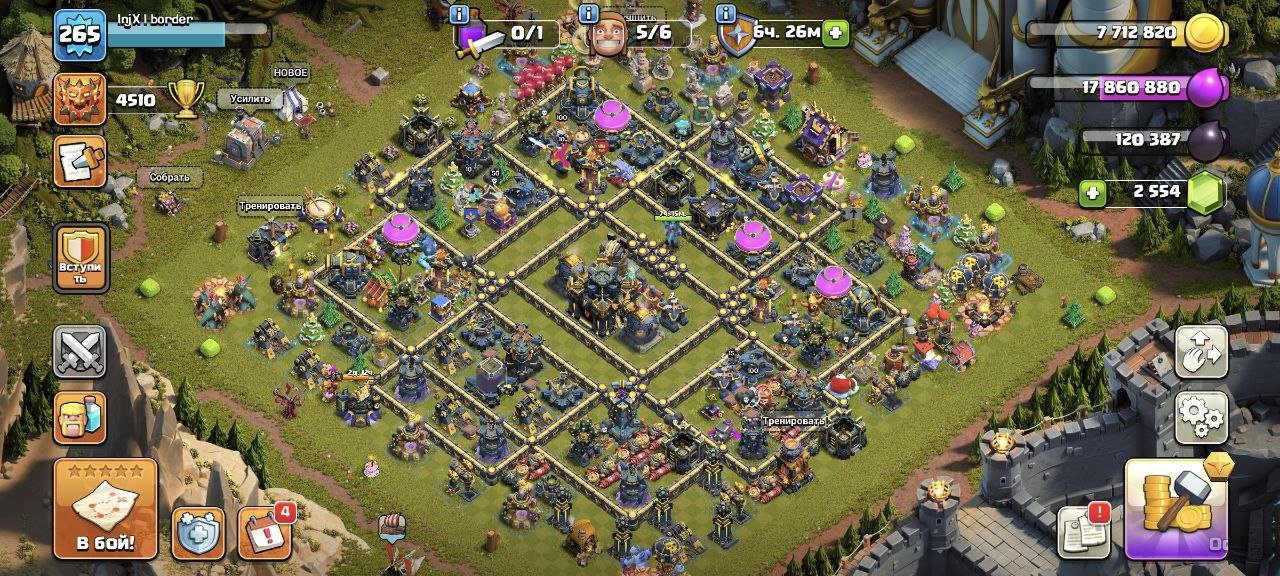
Task: Open the events calendar with 4 notifications
Action: point(265,533)
